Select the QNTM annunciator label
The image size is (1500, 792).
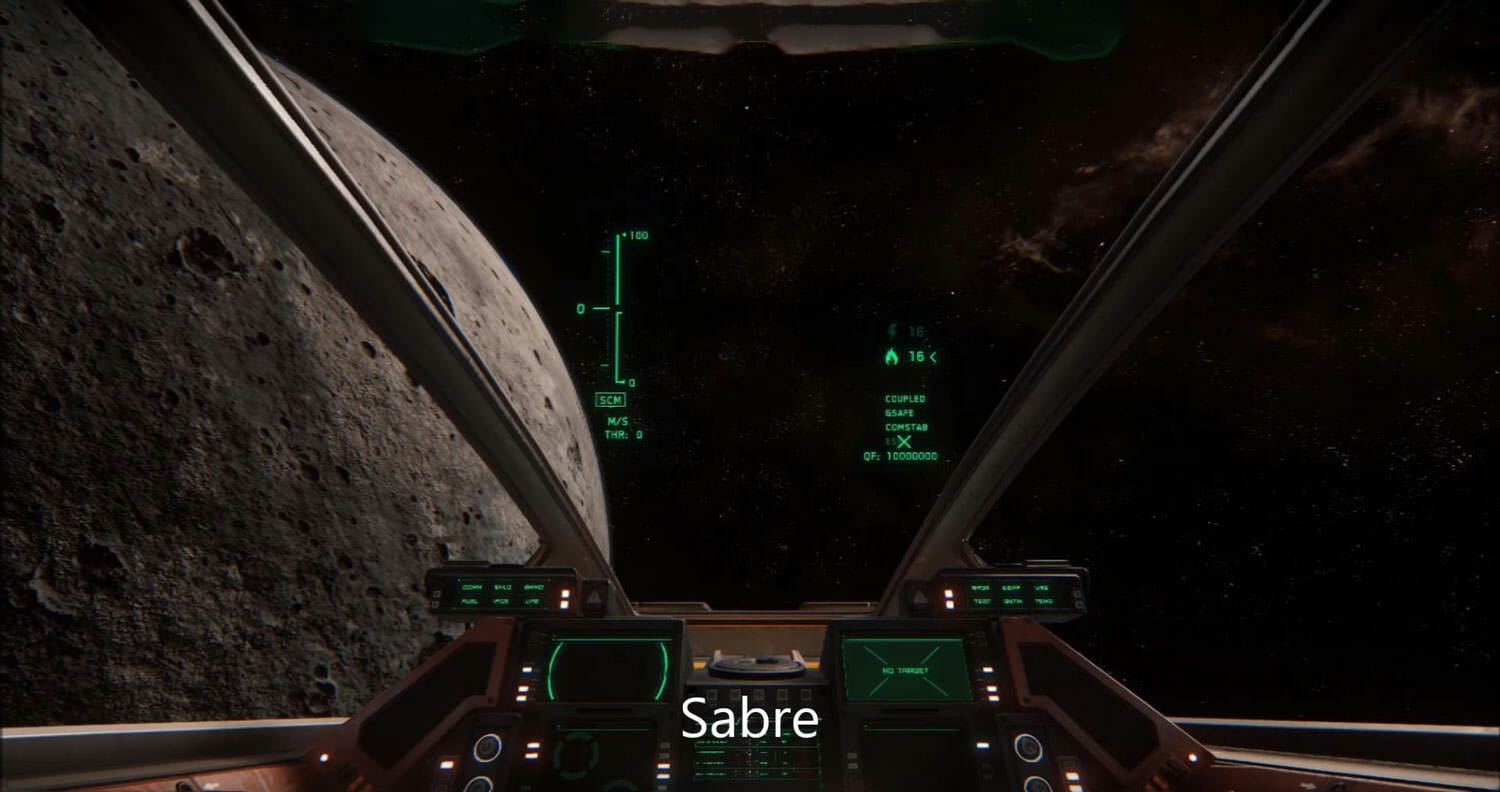pyautogui.click(x=1013, y=602)
